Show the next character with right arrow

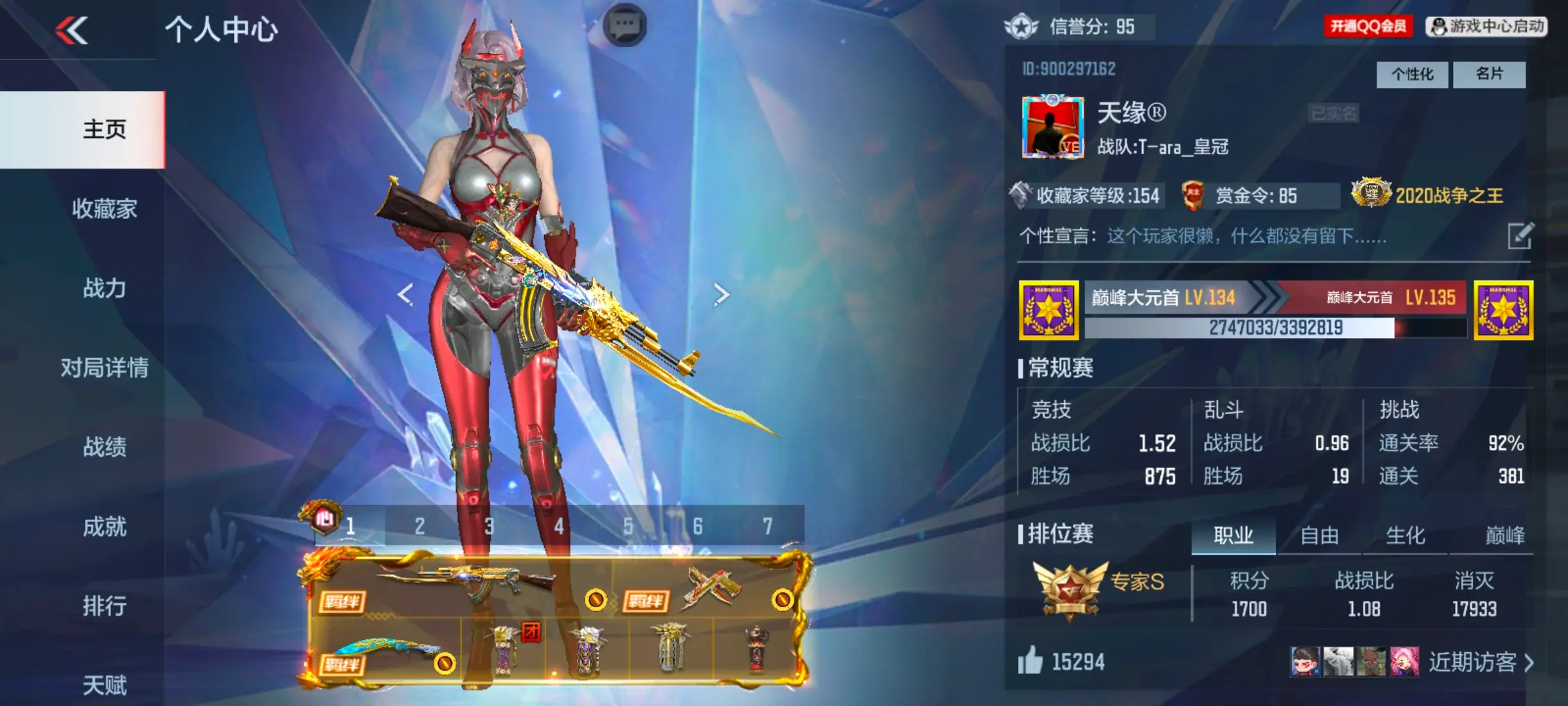pyautogui.click(x=721, y=295)
